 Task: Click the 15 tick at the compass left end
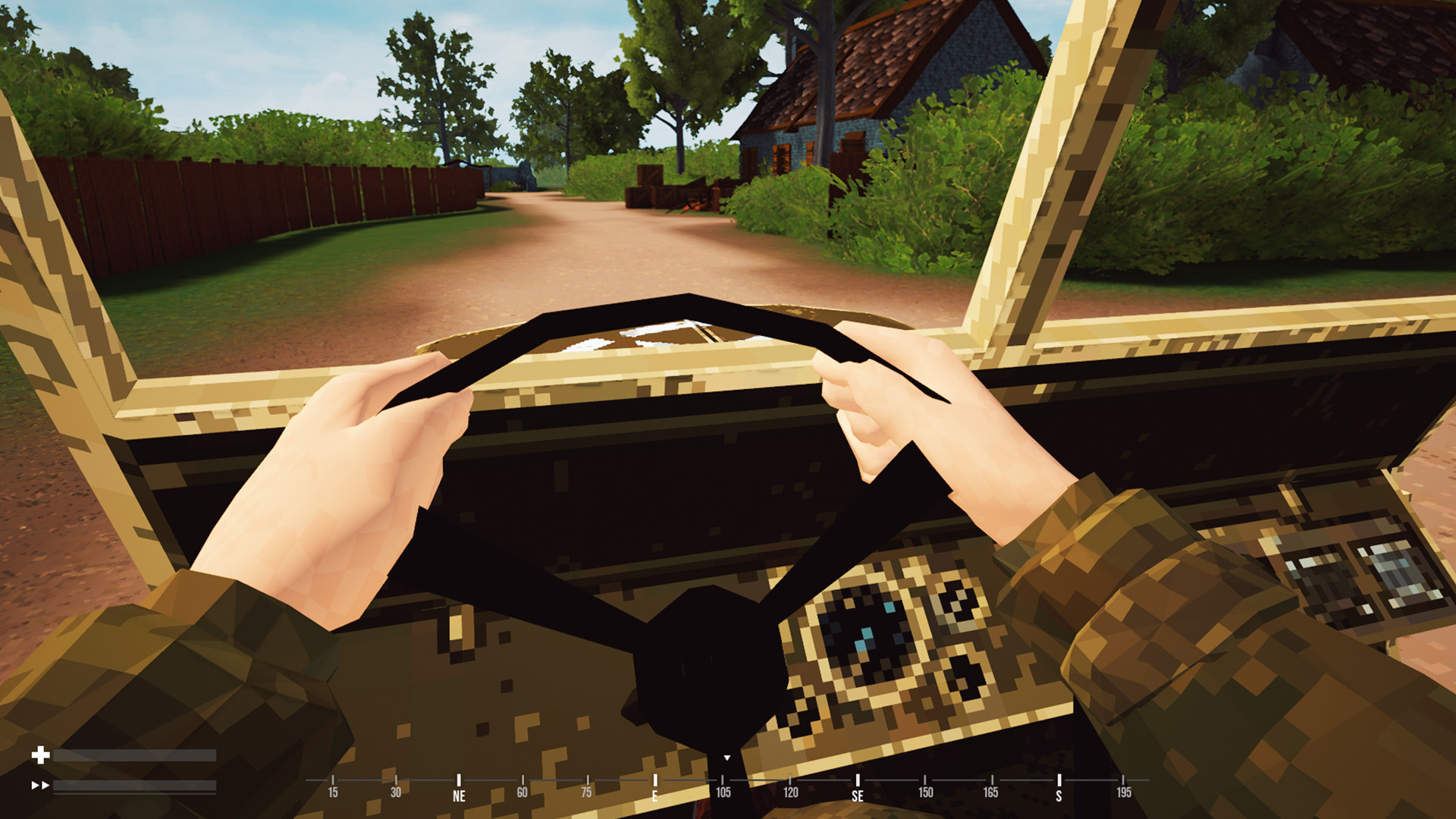[331, 793]
